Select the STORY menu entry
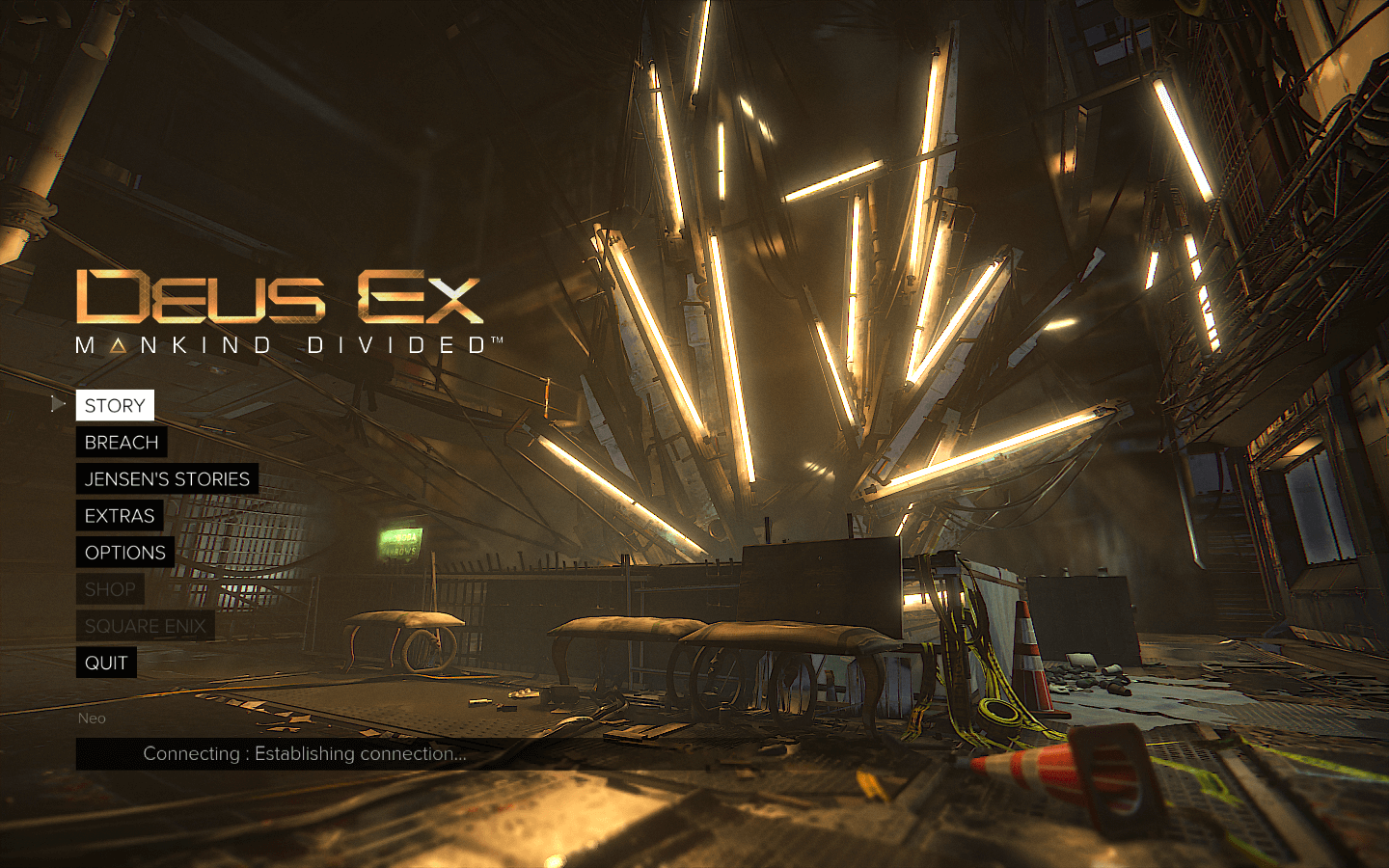Image resolution: width=1389 pixels, height=868 pixels. (115, 405)
